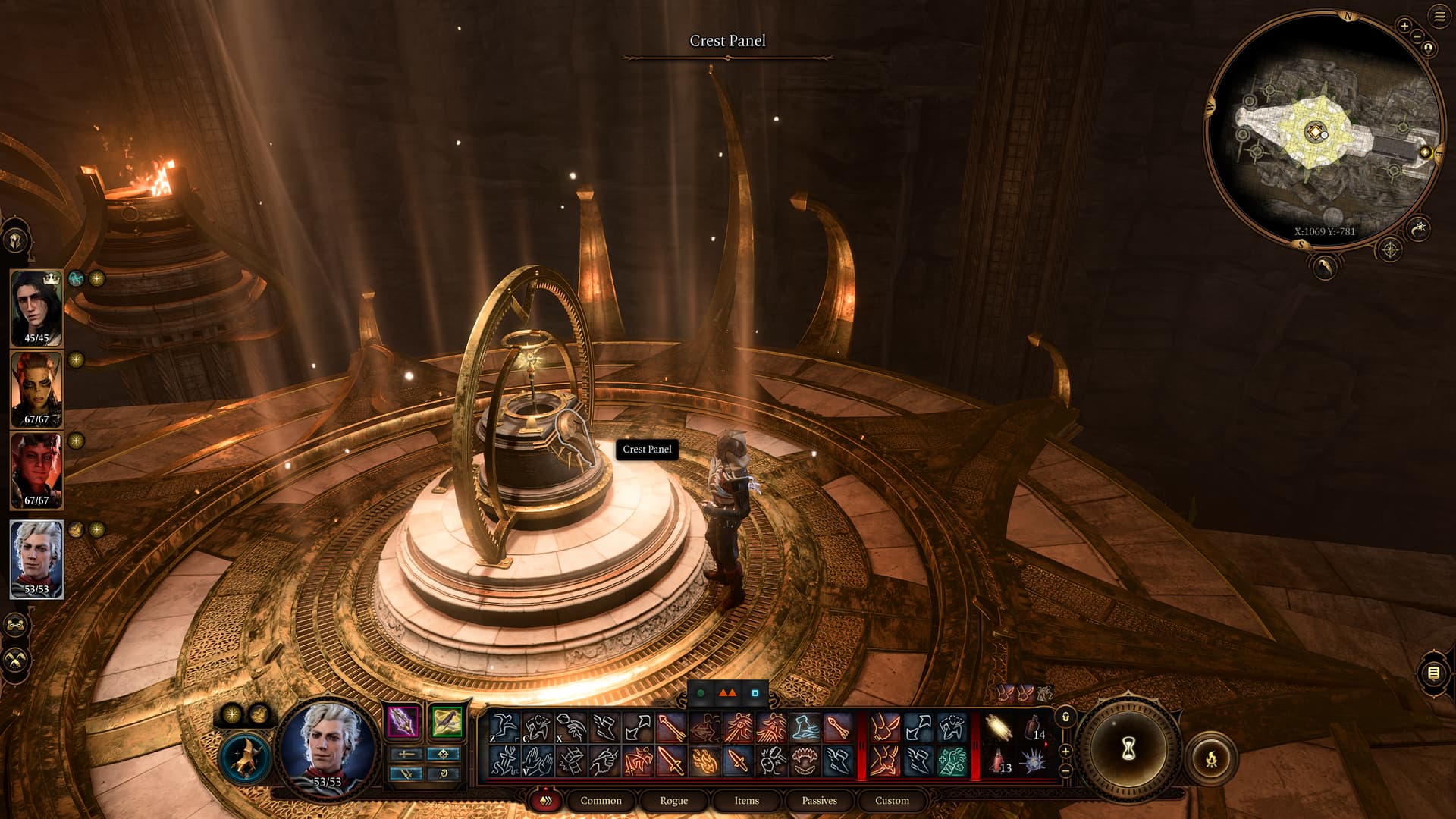Switch to the Common hotbar tab
The width and height of the screenshot is (1456, 819).
point(601,800)
